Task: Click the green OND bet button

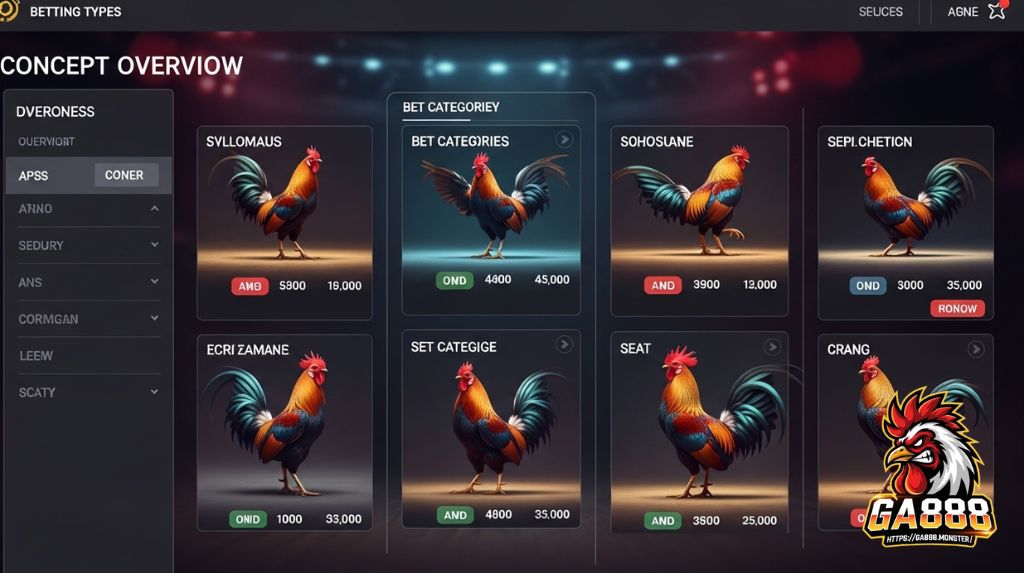Action: (454, 281)
